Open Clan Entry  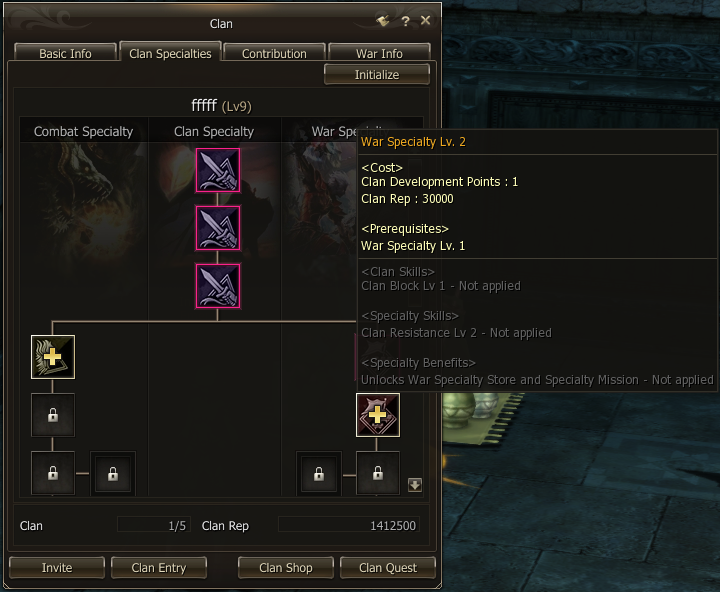159,568
